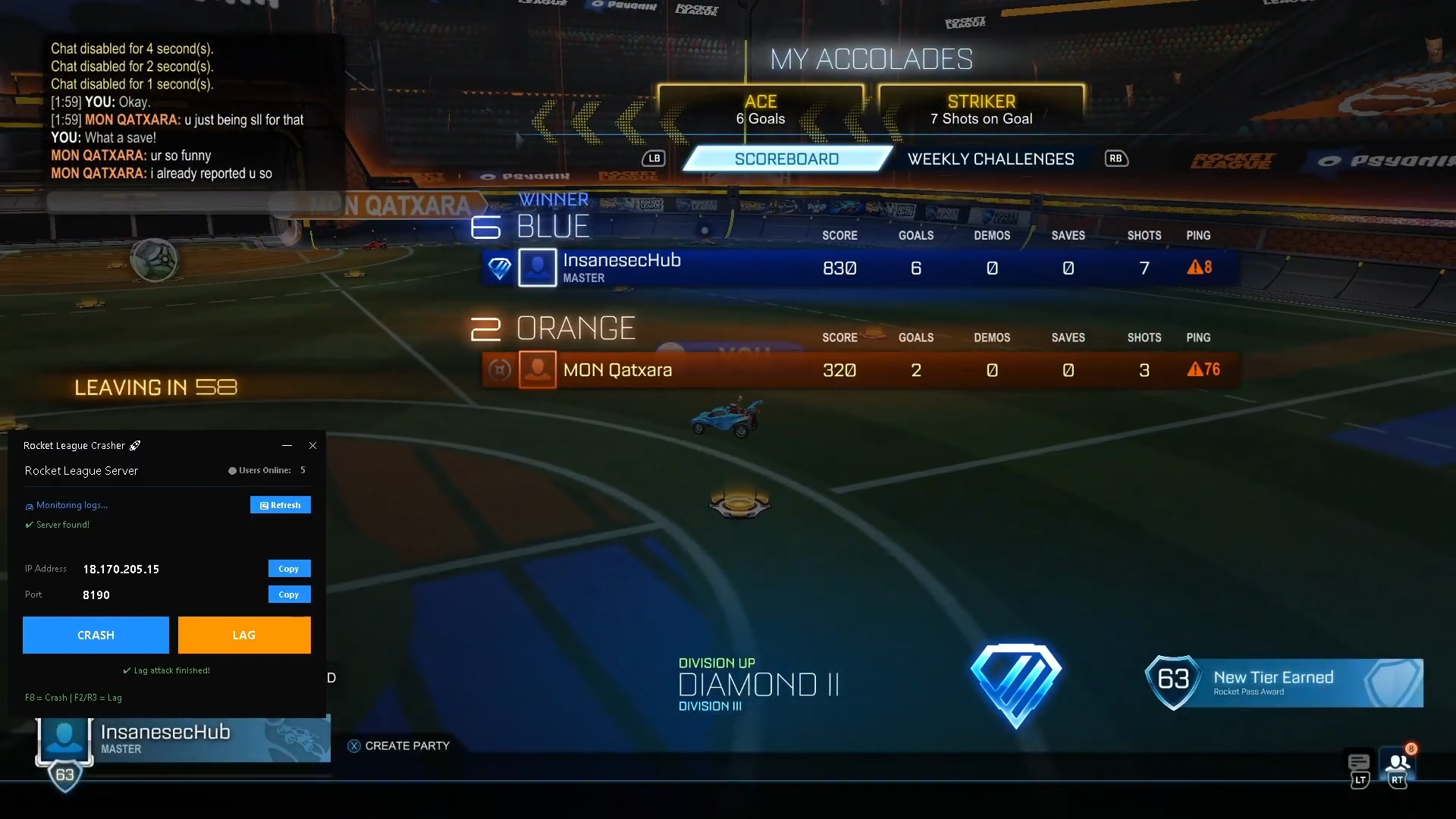This screenshot has height=819, width=1456.
Task: View the STRIKER accolade card
Action: tap(981, 111)
